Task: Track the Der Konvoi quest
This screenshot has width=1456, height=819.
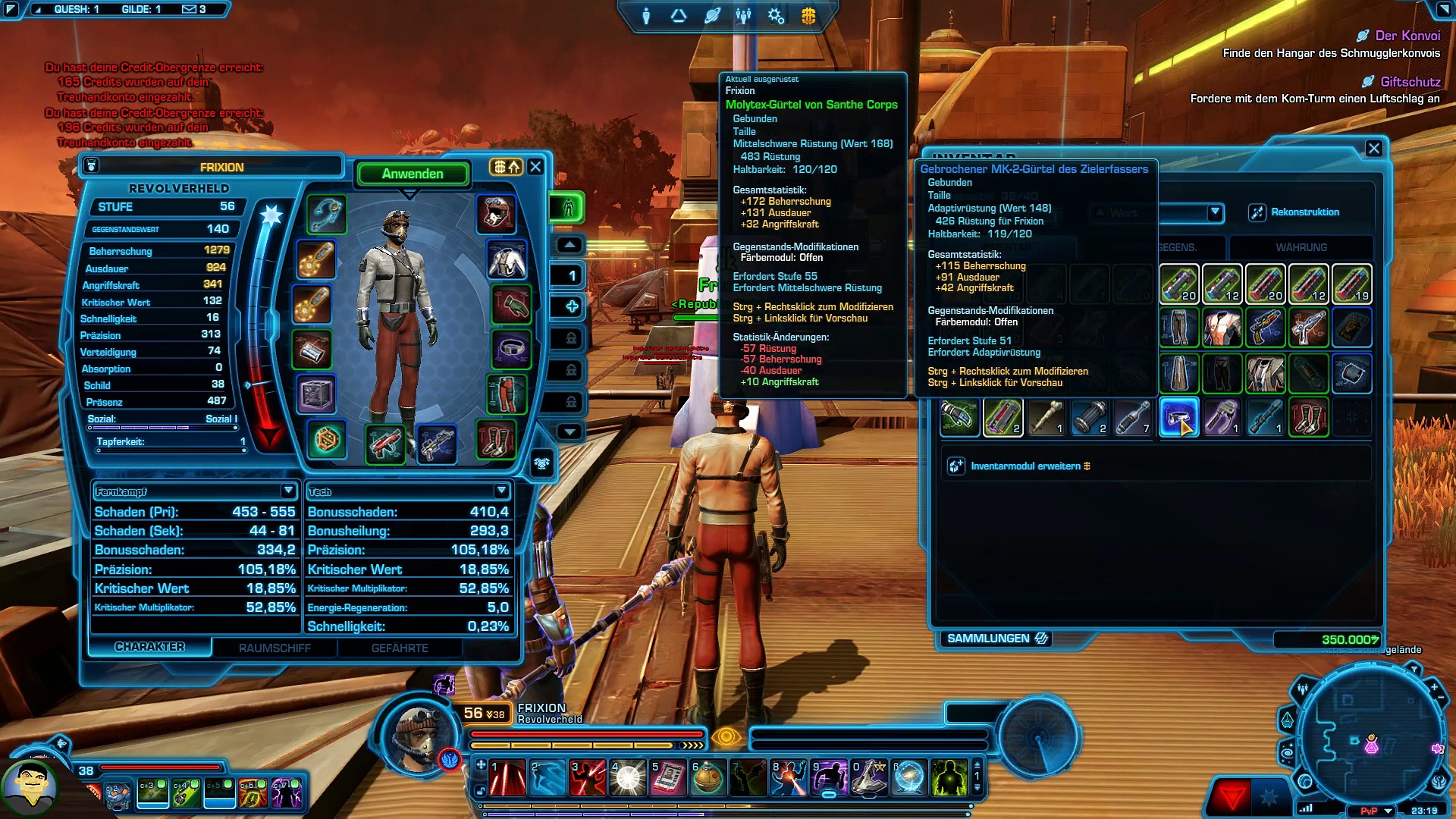Action: click(x=1407, y=36)
